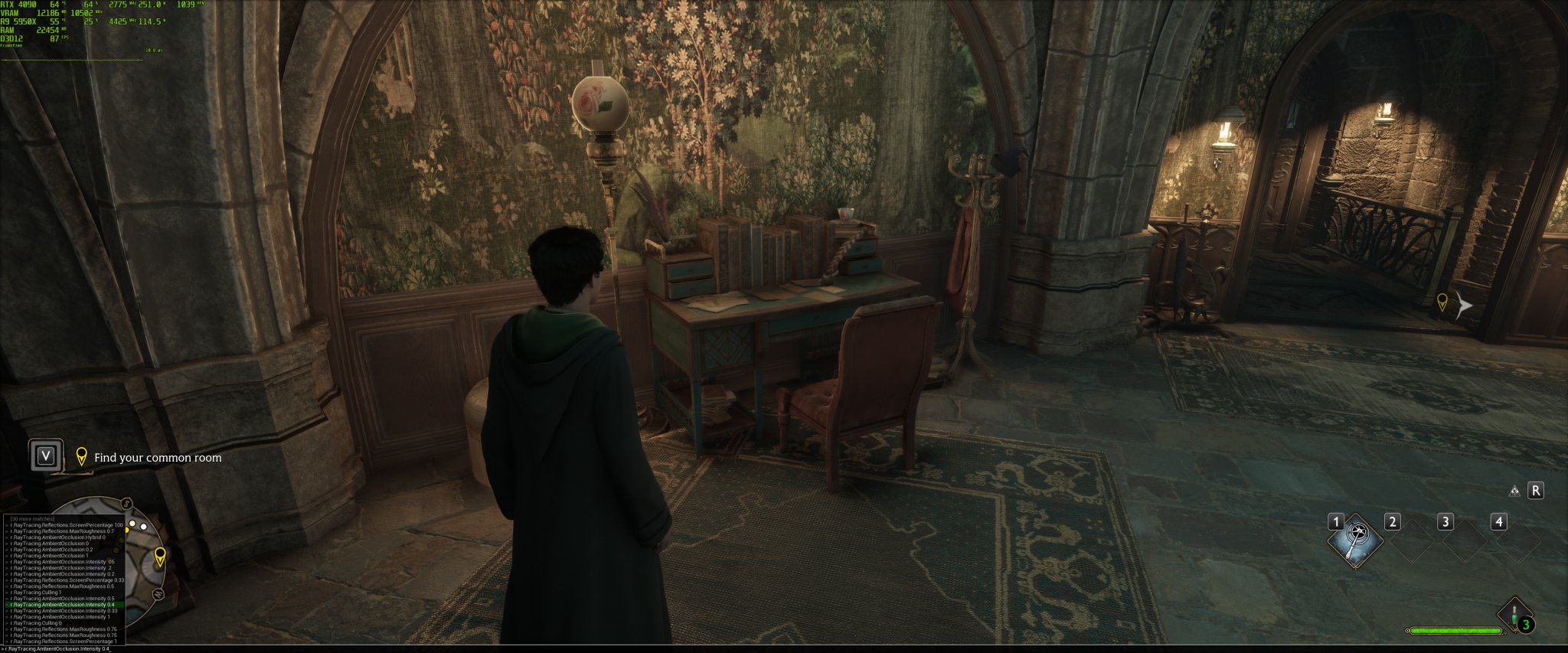Click the yellow waypoint arrow on the right edge
The width and height of the screenshot is (1568, 653).
[1445, 304]
